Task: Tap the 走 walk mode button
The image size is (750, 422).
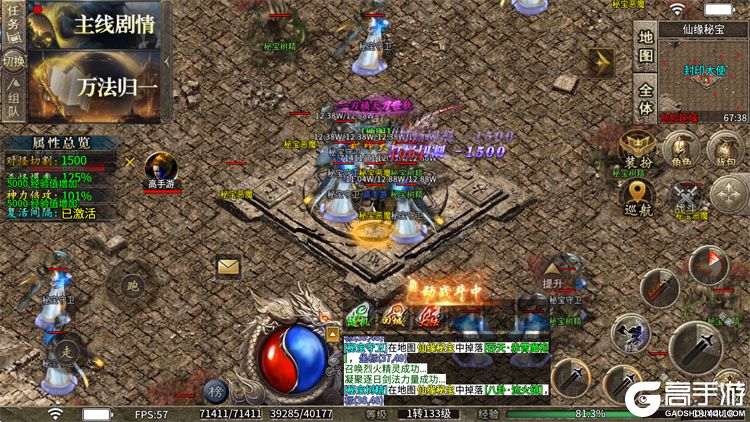Action: tap(66, 351)
